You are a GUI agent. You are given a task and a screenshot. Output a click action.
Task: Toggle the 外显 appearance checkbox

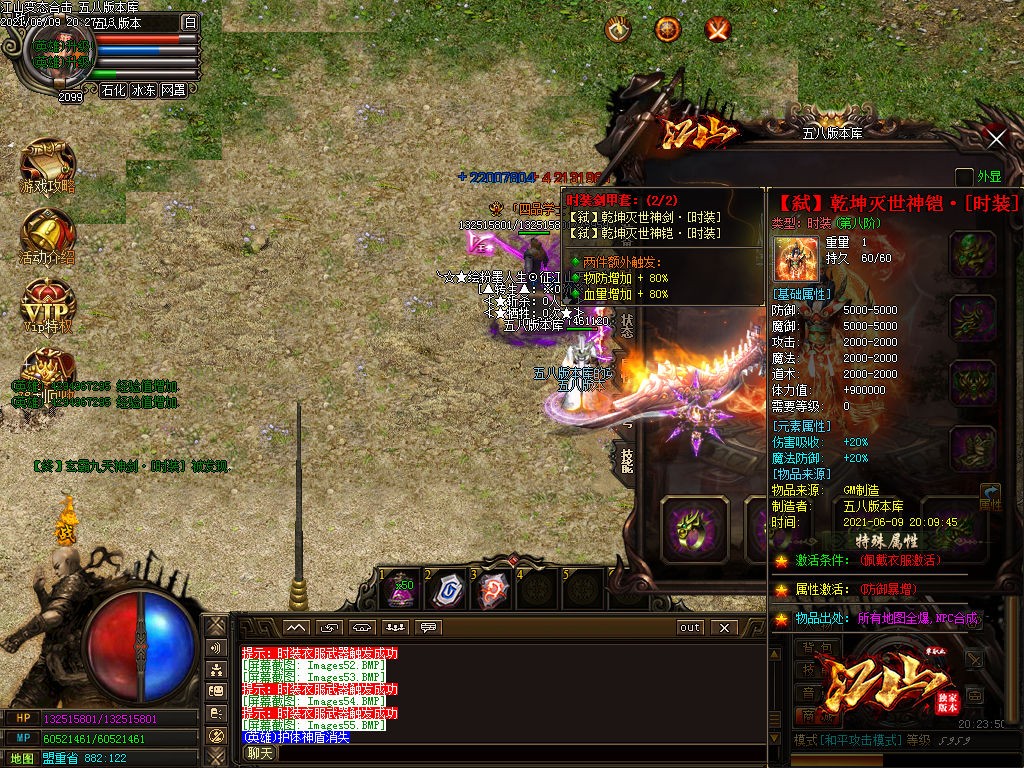pos(964,177)
